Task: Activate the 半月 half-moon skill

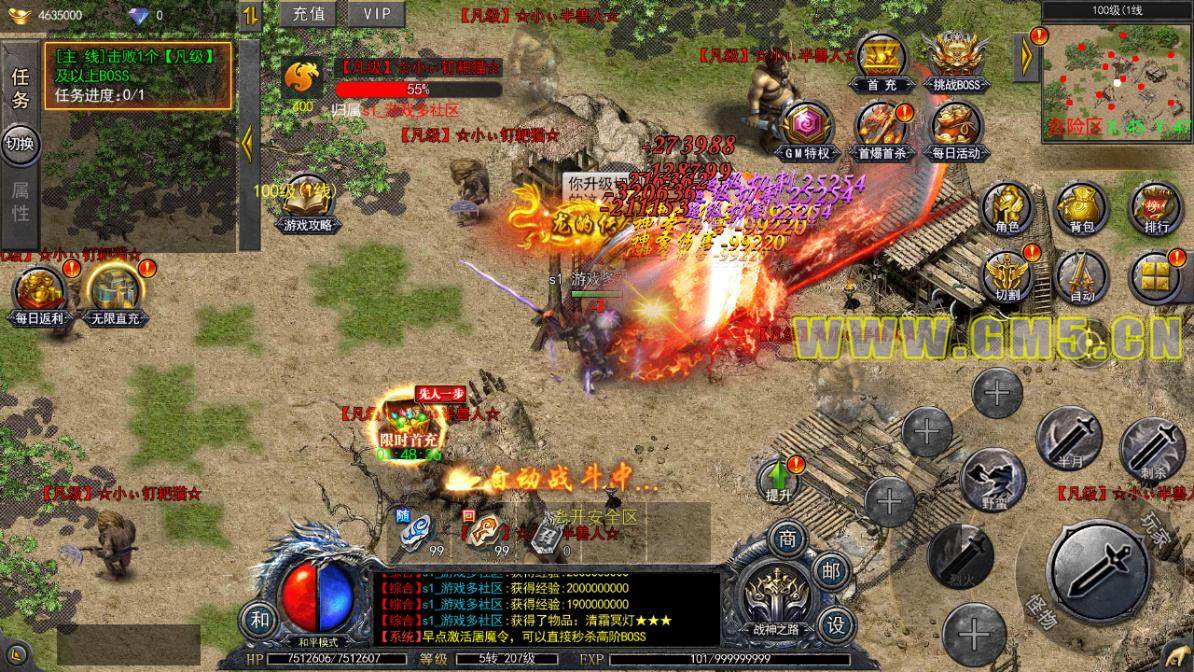Action: click(x=1067, y=437)
